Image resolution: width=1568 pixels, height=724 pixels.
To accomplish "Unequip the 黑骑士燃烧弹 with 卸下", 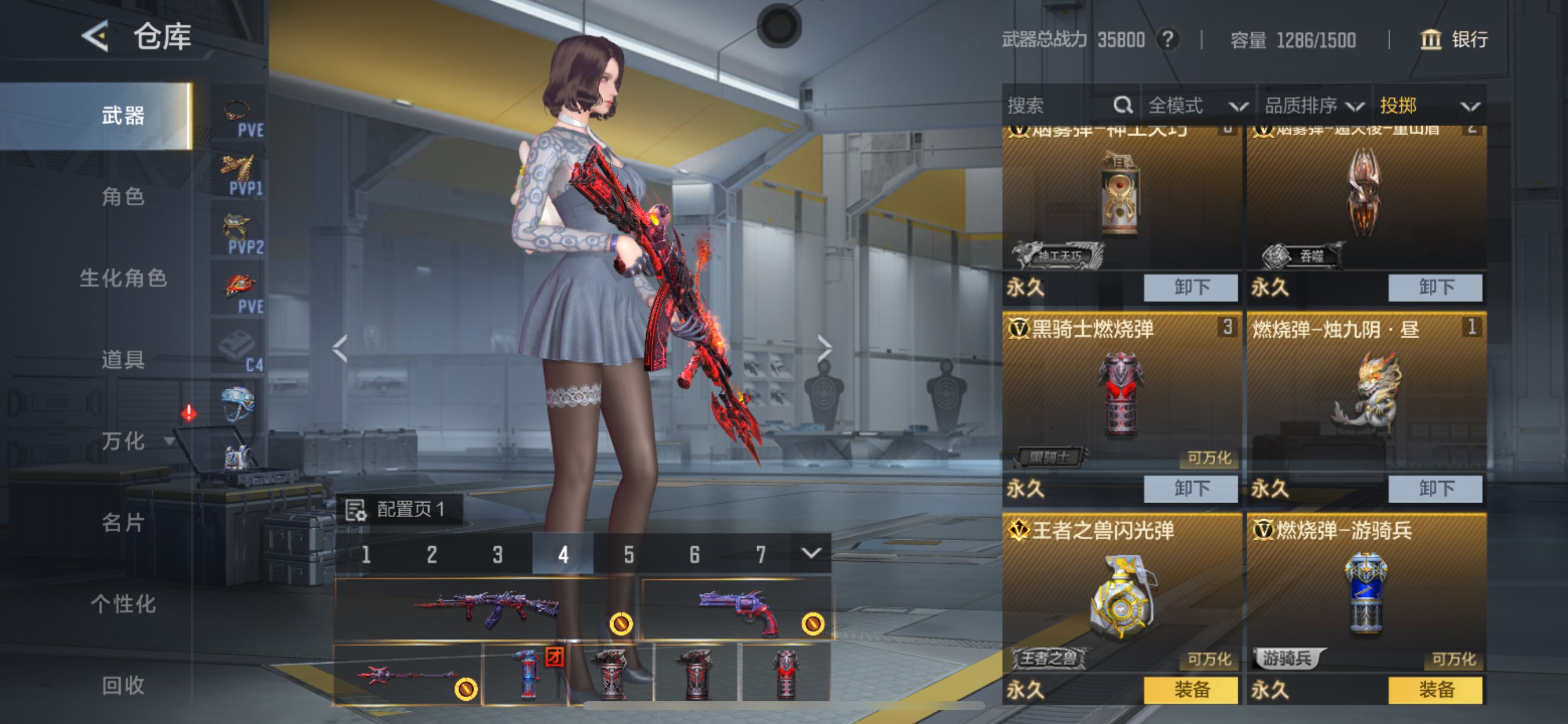I will [1190, 488].
